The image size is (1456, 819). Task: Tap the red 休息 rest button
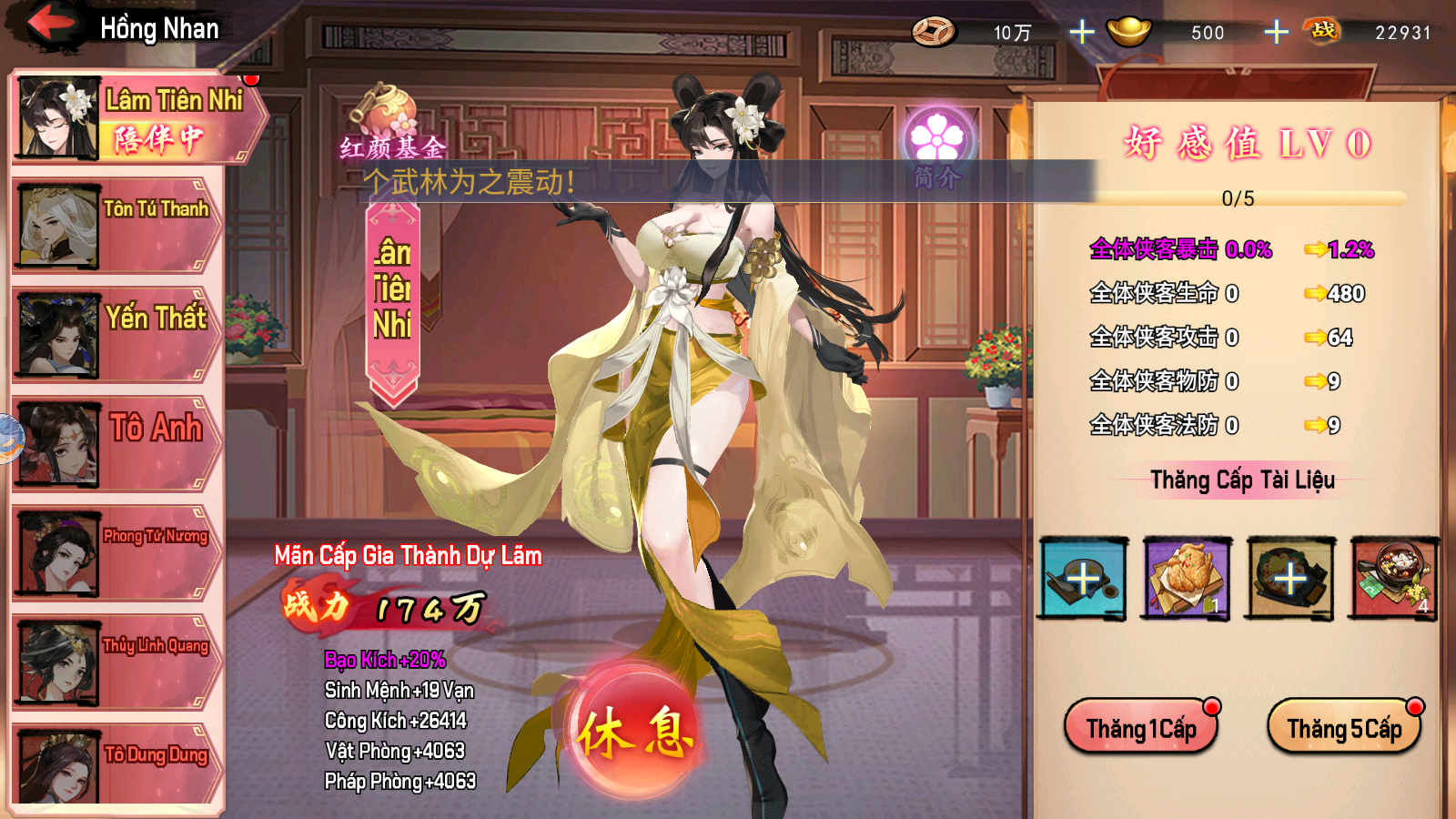[634, 733]
